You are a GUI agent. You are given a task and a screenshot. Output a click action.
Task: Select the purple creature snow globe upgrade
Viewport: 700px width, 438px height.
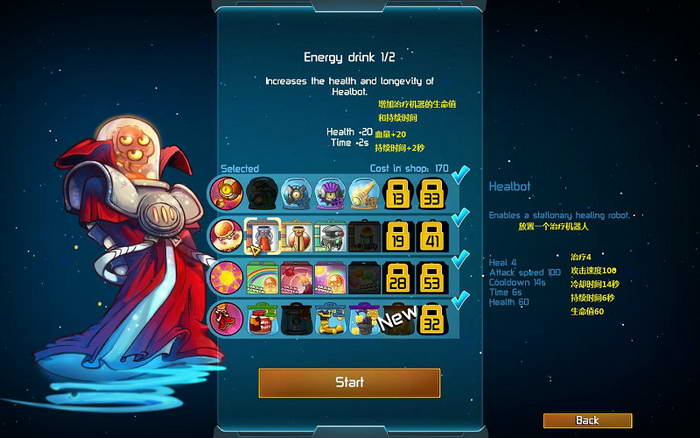329,191
